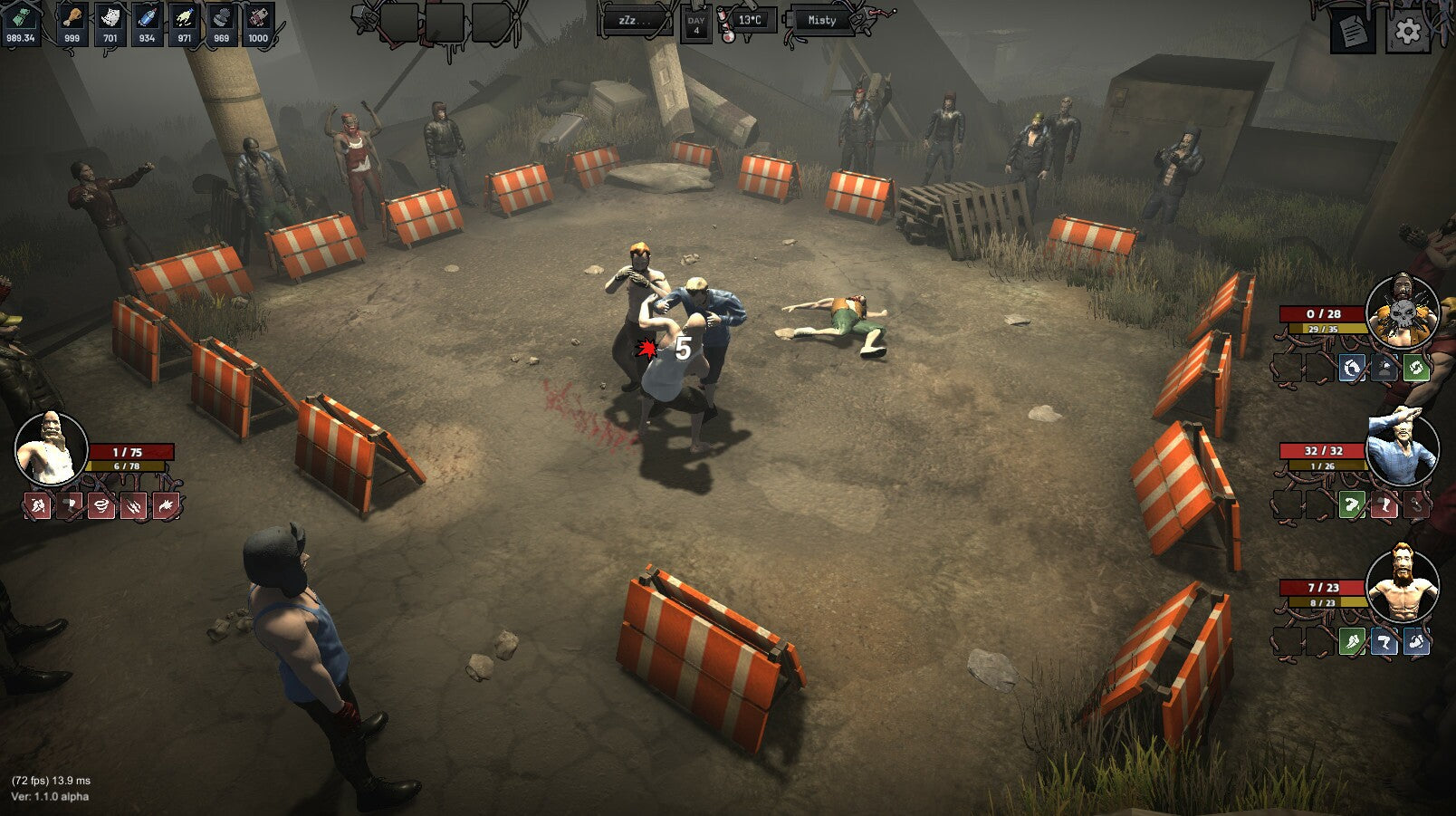Open the notes journal page icon
This screenshot has width=1456, height=816.
[1352, 32]
